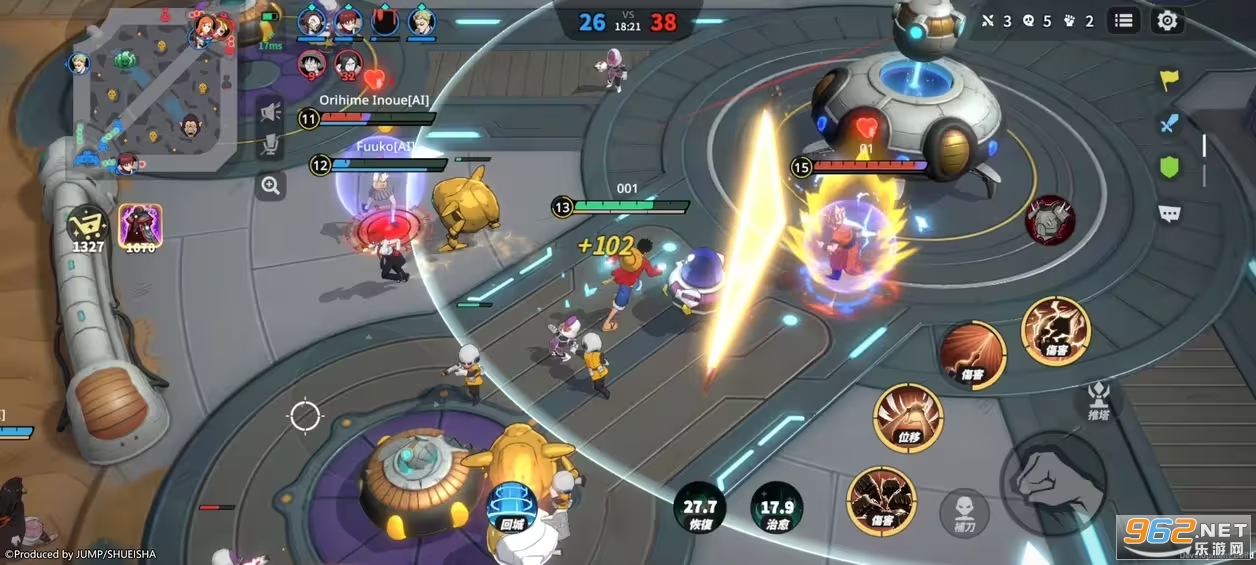This screenshot has height=565, width=1256.
Task: Click the magnifying glass zoom button
Action: (270, 185)
